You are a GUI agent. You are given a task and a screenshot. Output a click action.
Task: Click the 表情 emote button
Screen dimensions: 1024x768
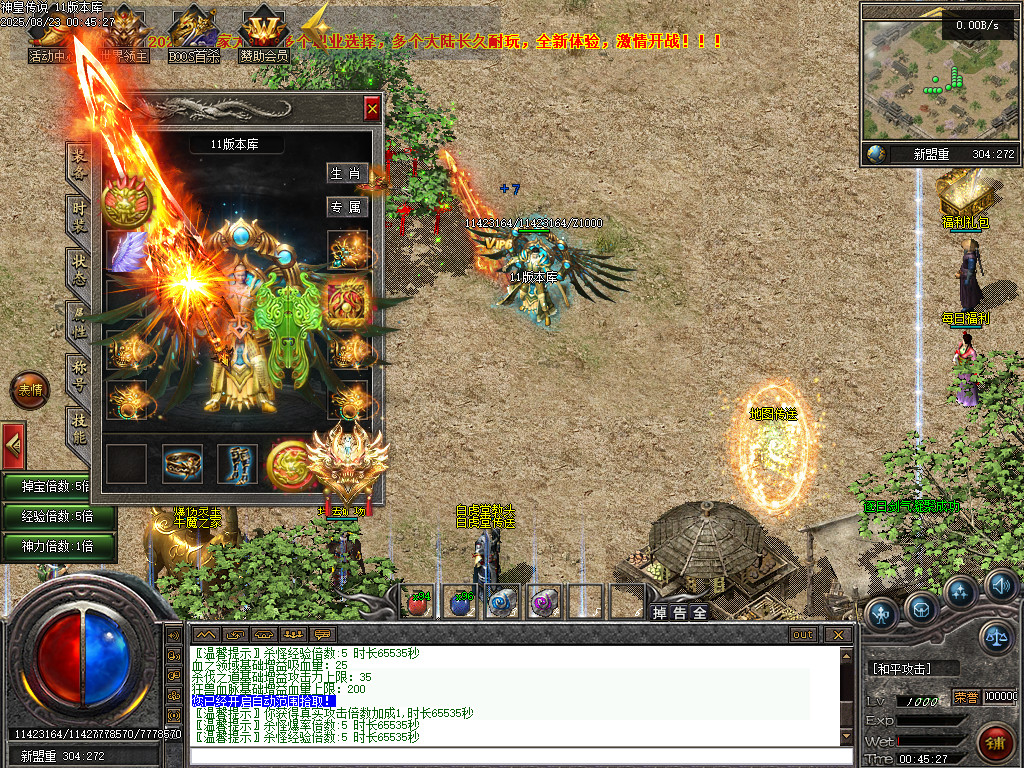click(29, 391)
